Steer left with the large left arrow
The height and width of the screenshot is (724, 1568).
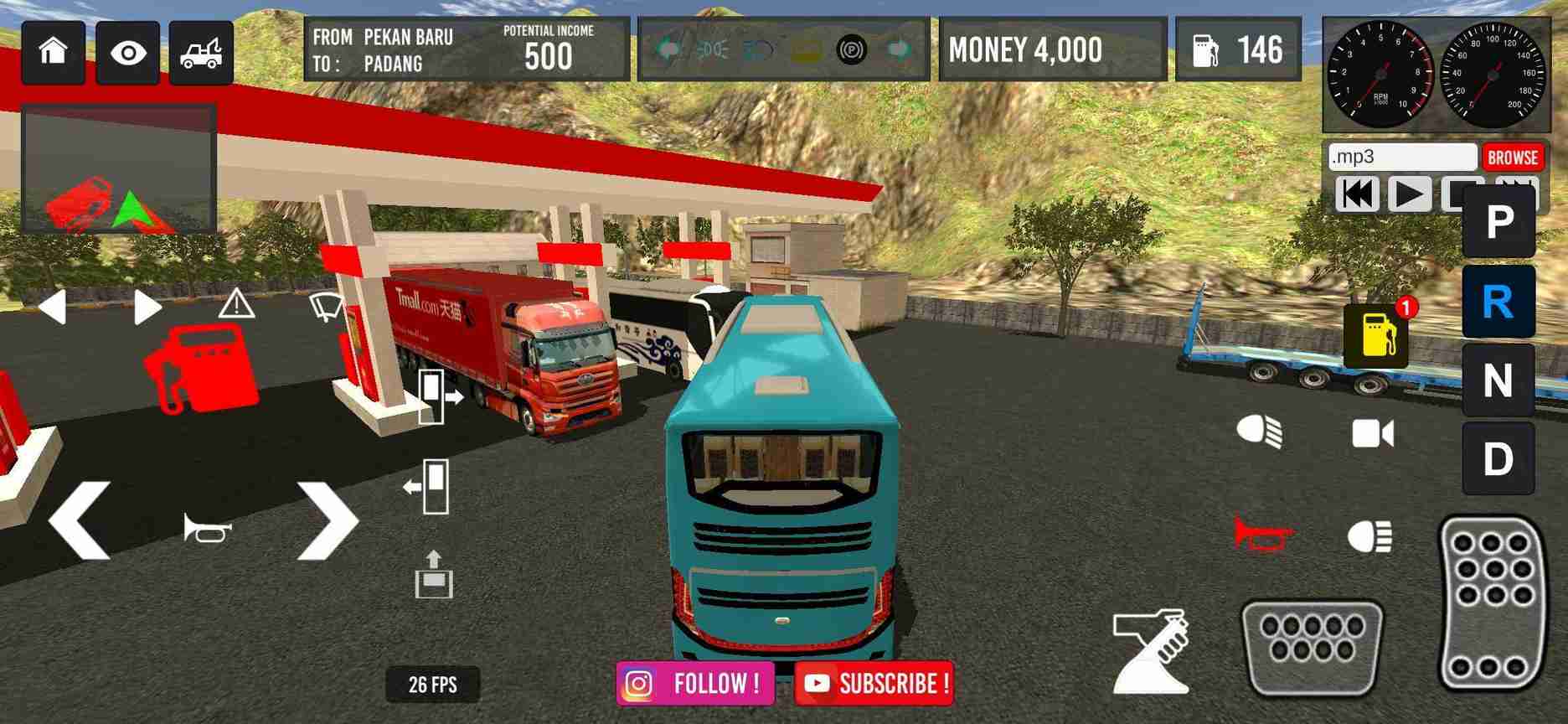click(80, 520)
